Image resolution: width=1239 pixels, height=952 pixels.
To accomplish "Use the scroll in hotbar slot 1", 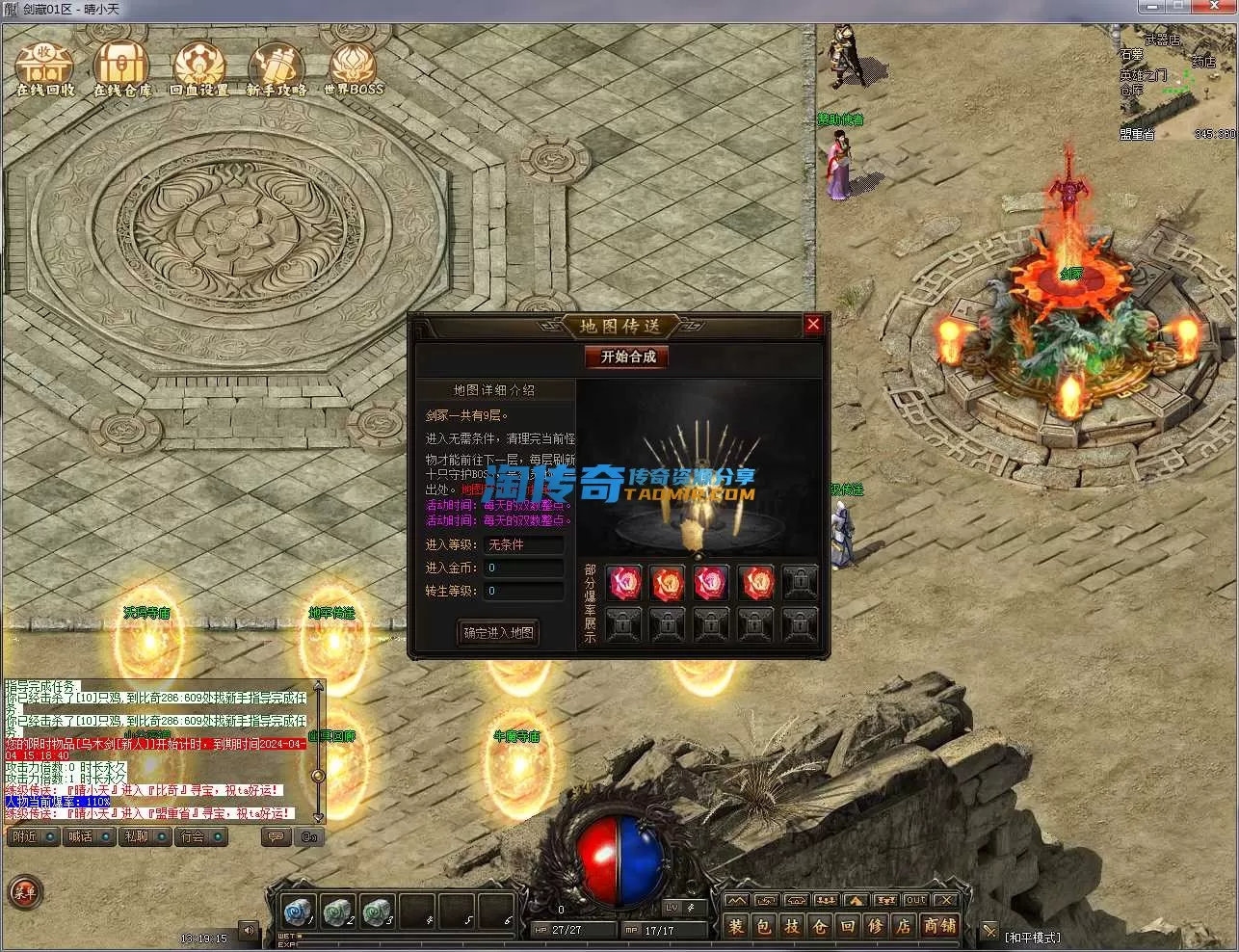I will click(x=297, y=911).
